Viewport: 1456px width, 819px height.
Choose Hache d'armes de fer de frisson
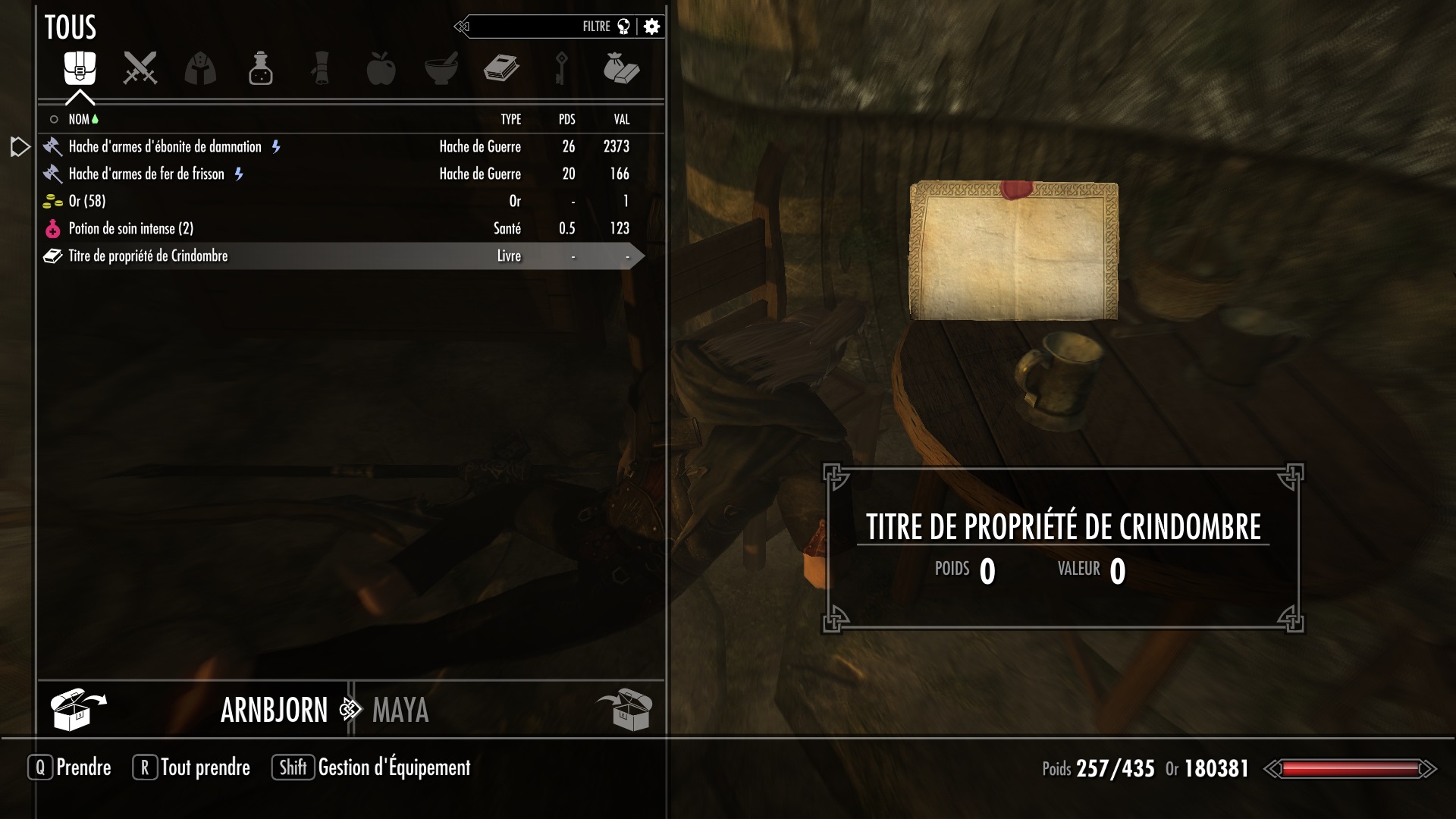[146, 174]
